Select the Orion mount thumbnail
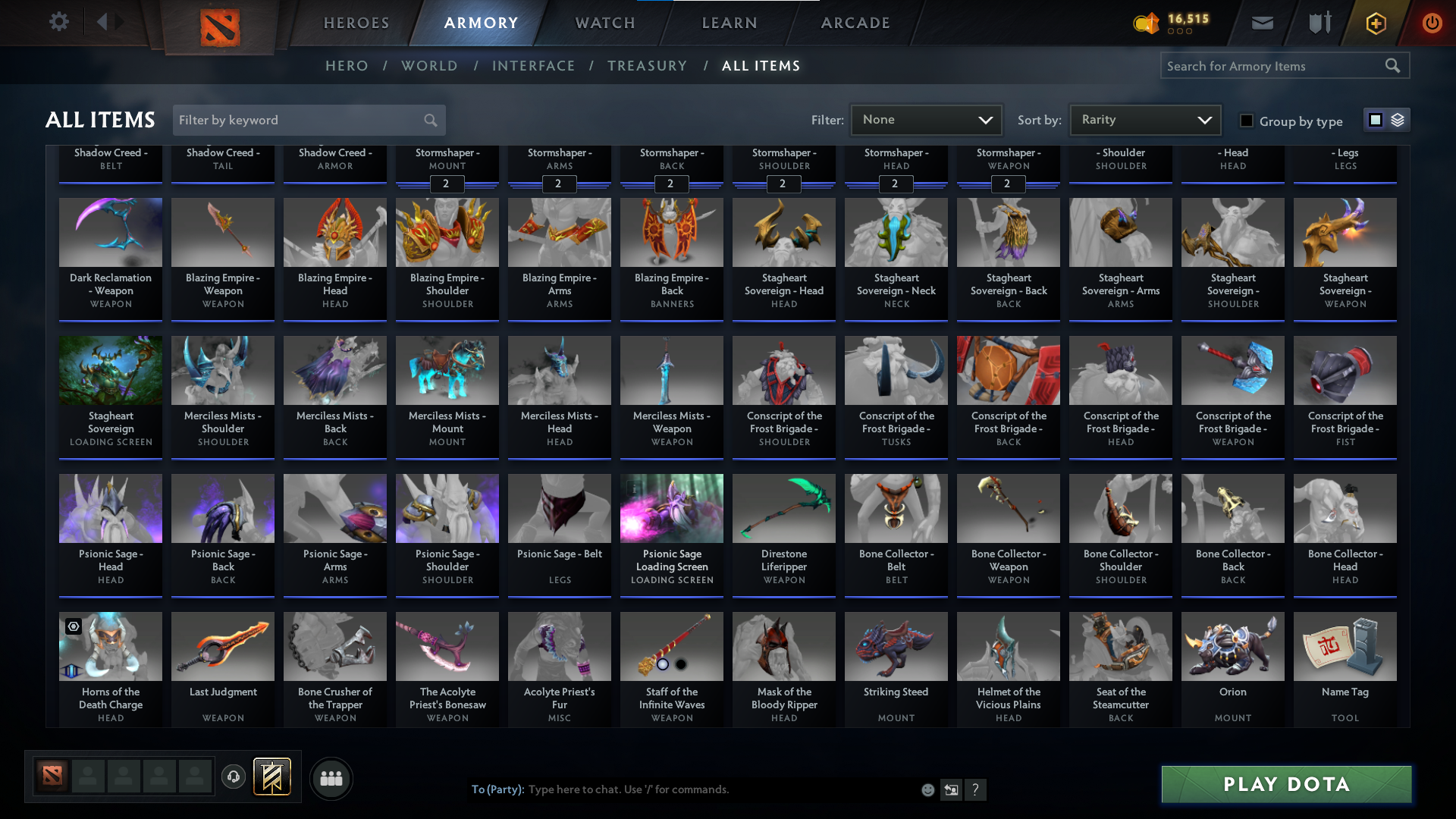 pyautogui.click(x=1232, y=646)
